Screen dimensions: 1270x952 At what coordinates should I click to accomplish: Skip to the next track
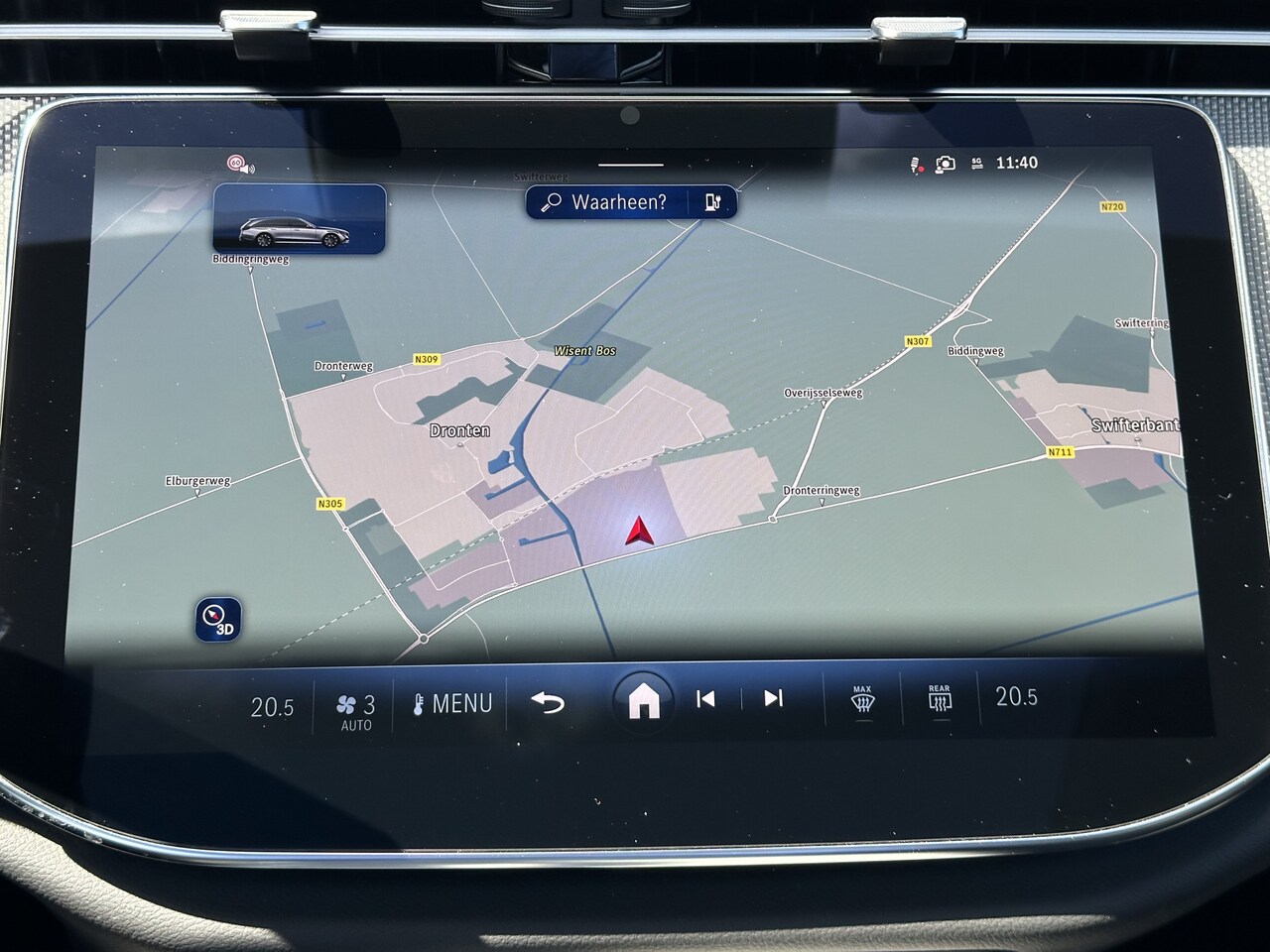773,698
